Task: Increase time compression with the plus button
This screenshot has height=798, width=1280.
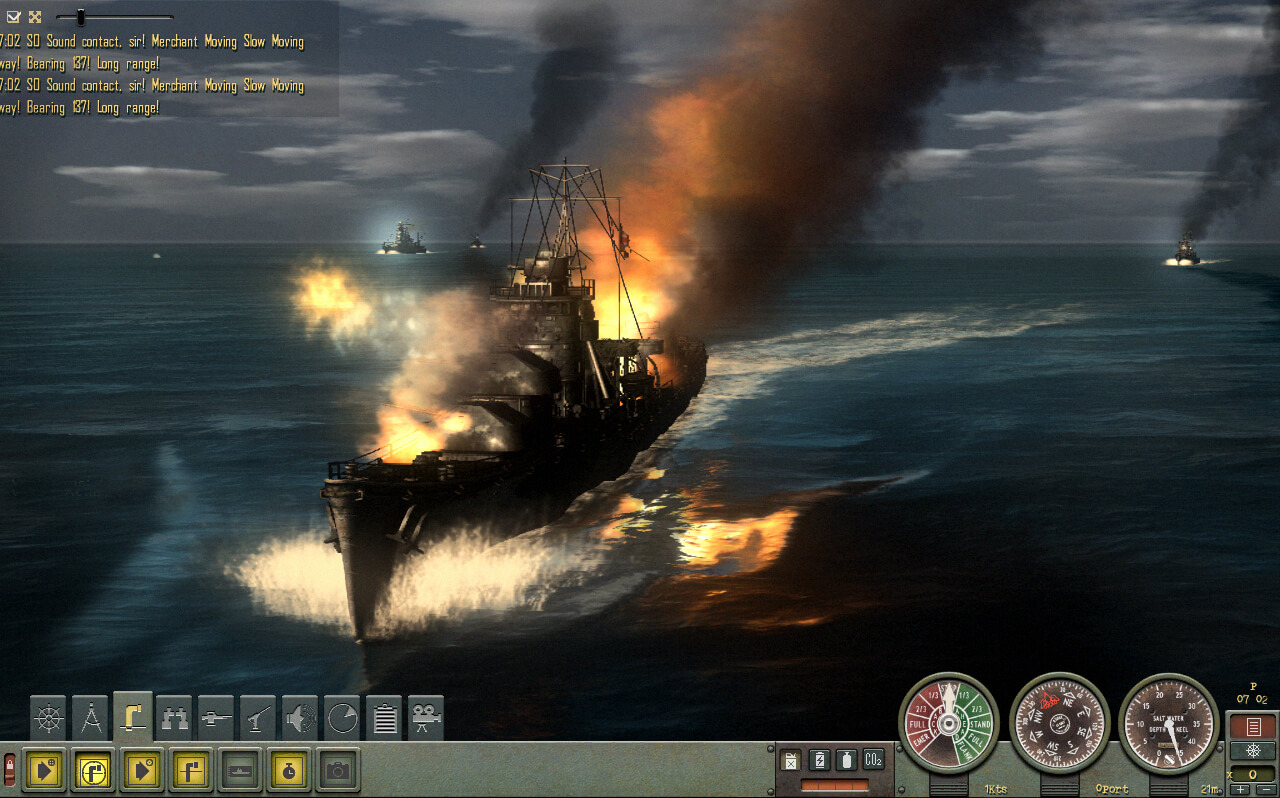Action: 1241,787
